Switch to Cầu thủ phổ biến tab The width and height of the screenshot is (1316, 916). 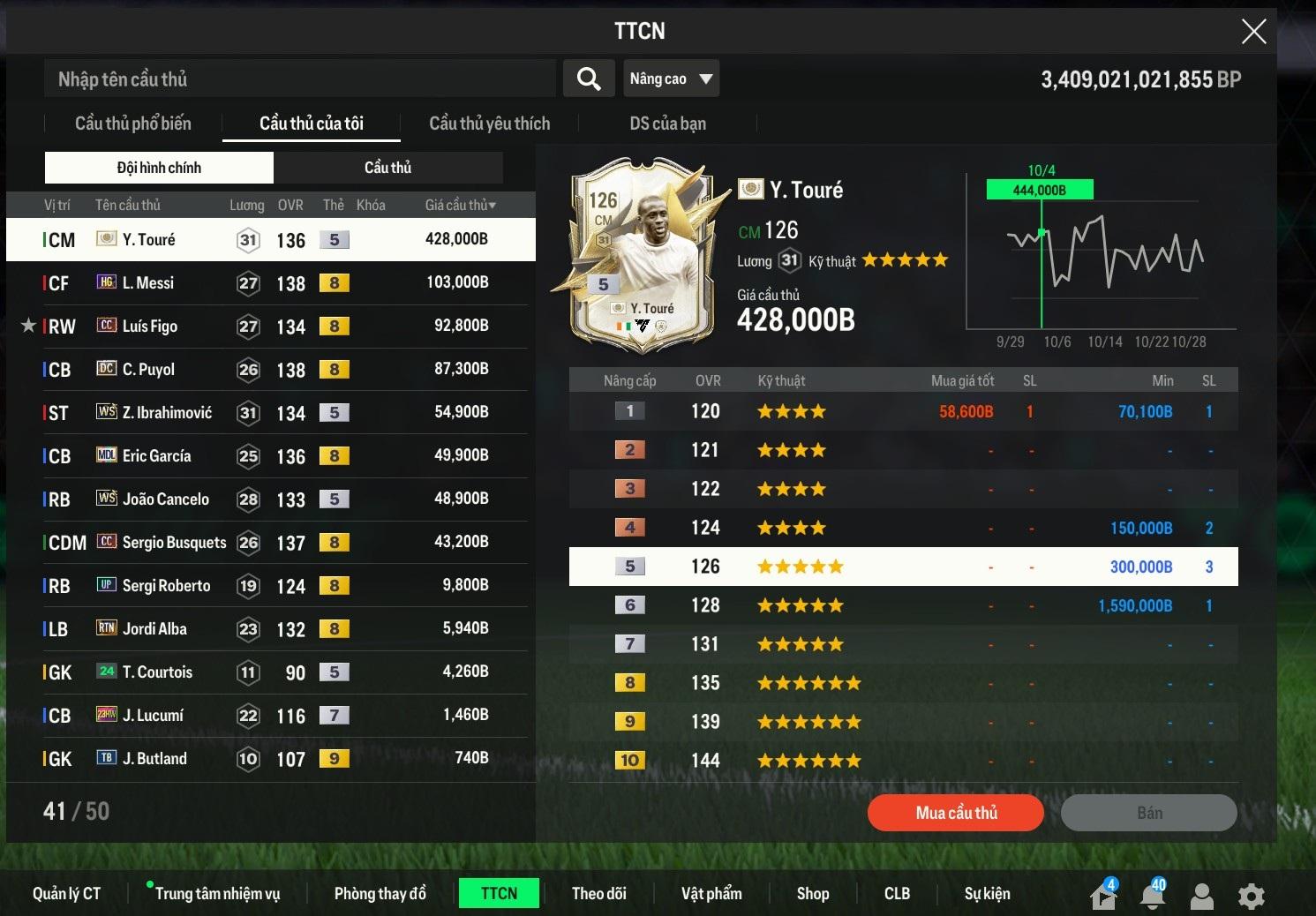(133, 124)
